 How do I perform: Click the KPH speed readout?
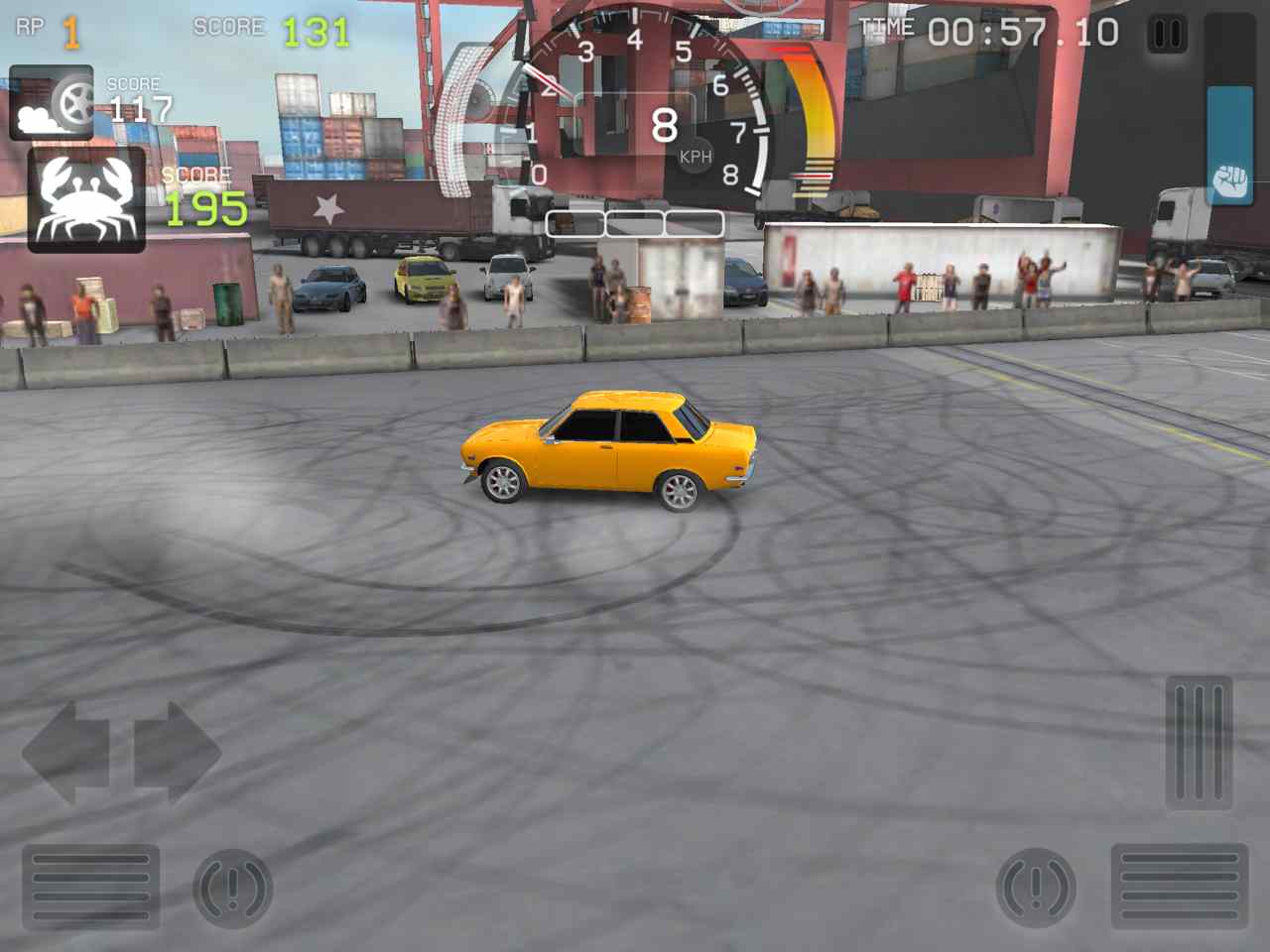696,155
